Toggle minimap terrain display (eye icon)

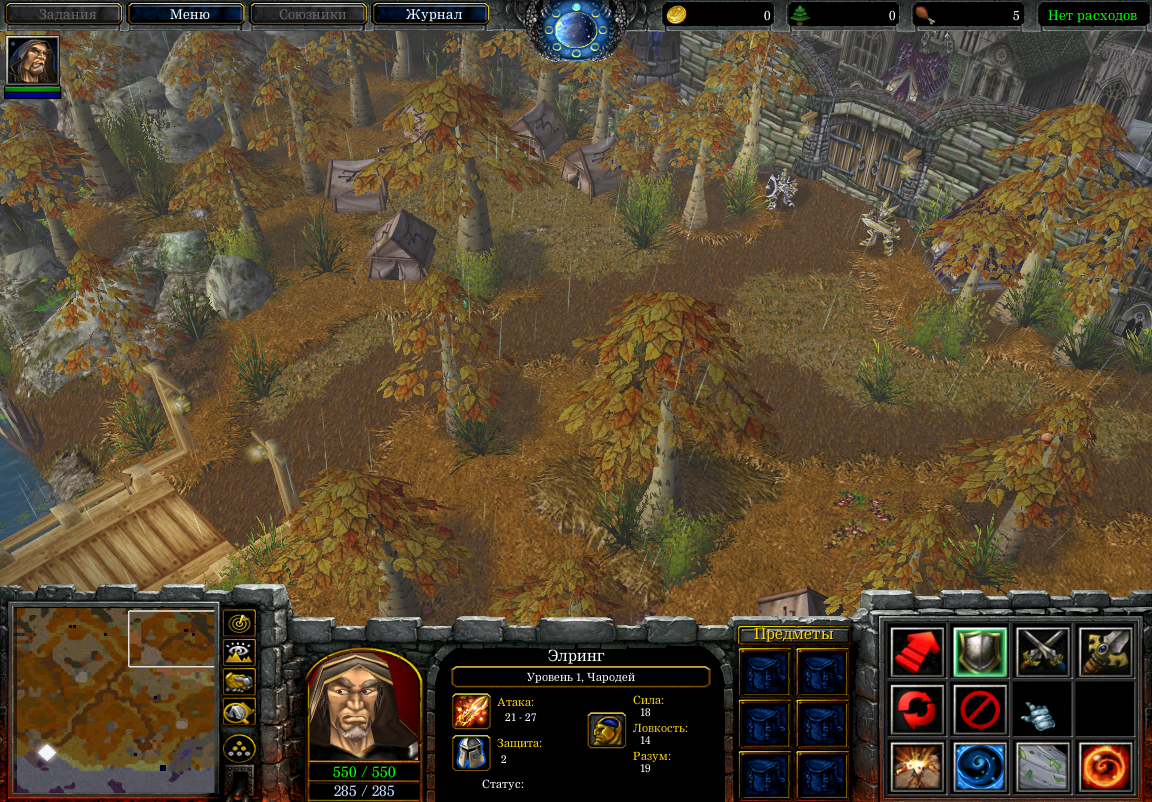point(240,652)
